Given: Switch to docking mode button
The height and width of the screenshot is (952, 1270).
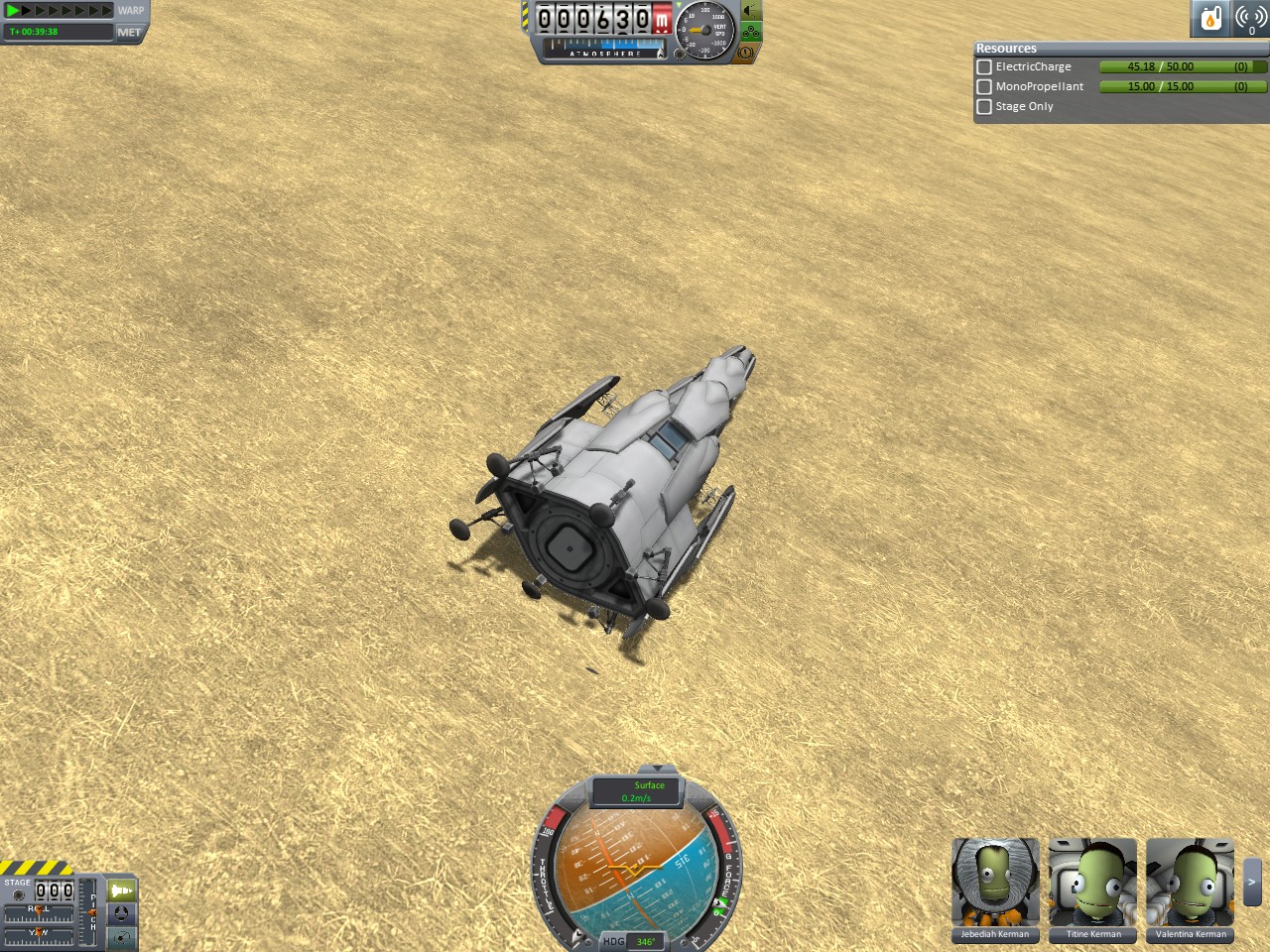Looking at the screenshot, I should click(x=121, y=913).
